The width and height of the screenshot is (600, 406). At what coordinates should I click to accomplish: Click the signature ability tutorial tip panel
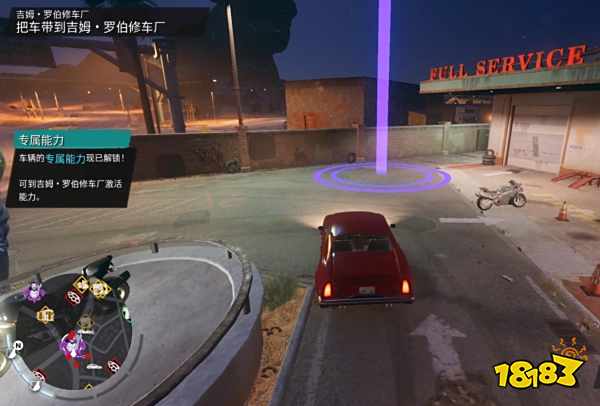(67, 166)
